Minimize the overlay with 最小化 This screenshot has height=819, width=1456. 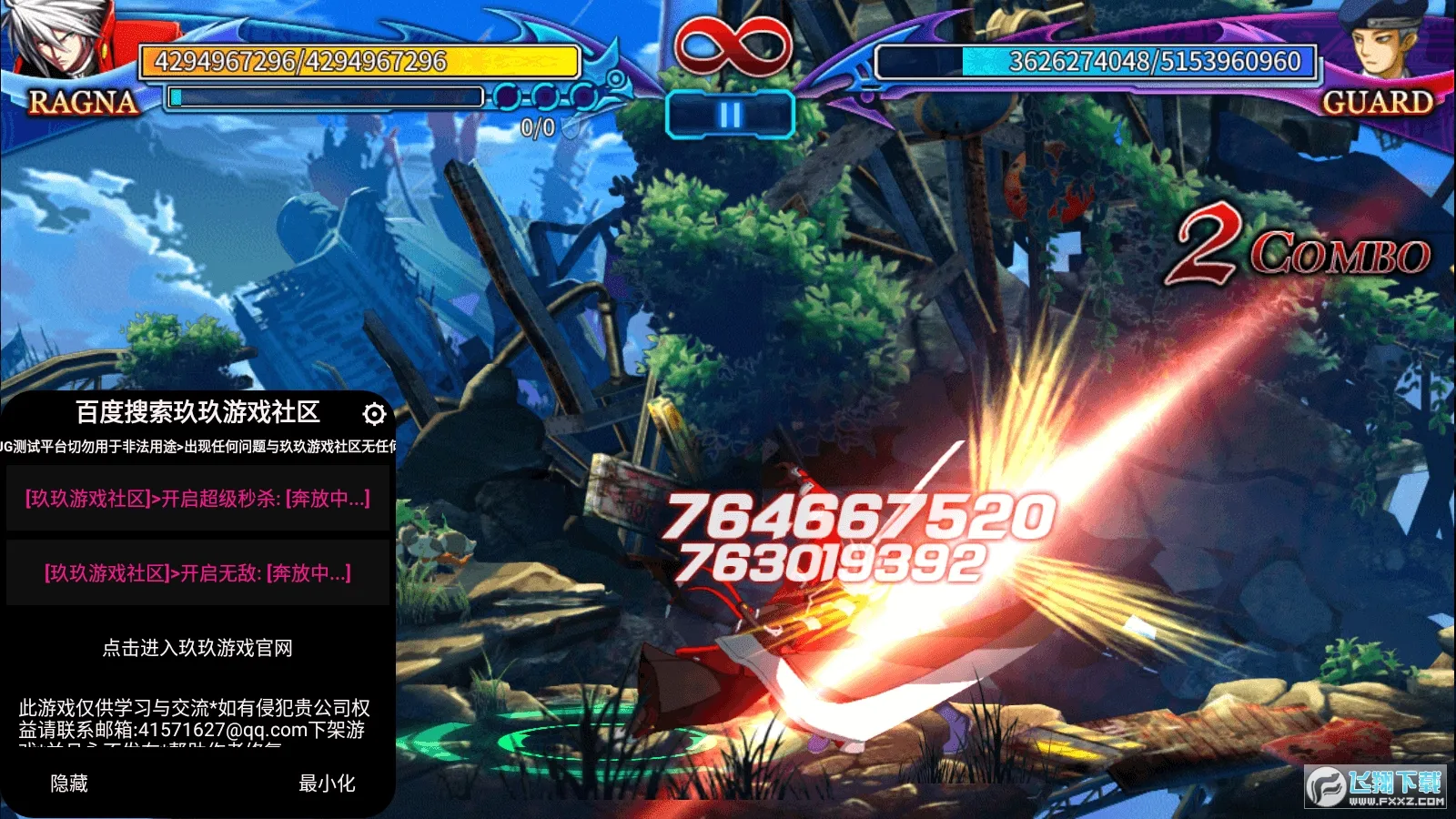(x=327, y=784)
